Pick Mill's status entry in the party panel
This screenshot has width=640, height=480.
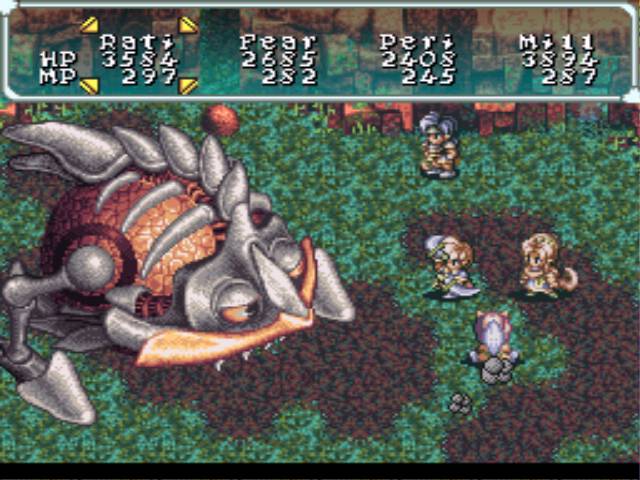(557, 57)
